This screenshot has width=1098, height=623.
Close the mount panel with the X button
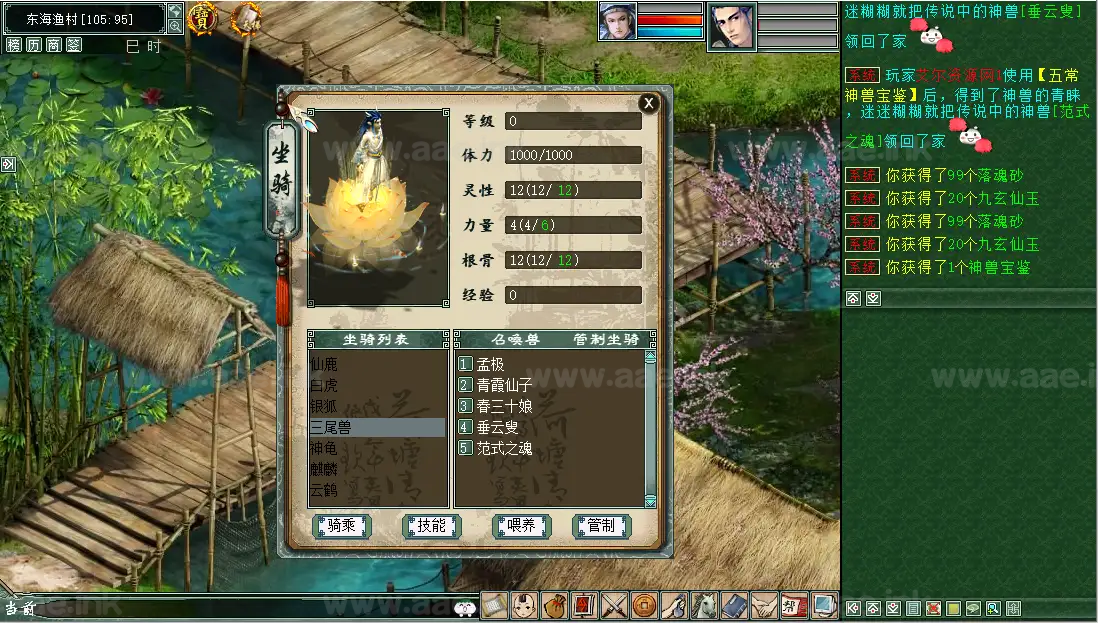coord(649,103)
